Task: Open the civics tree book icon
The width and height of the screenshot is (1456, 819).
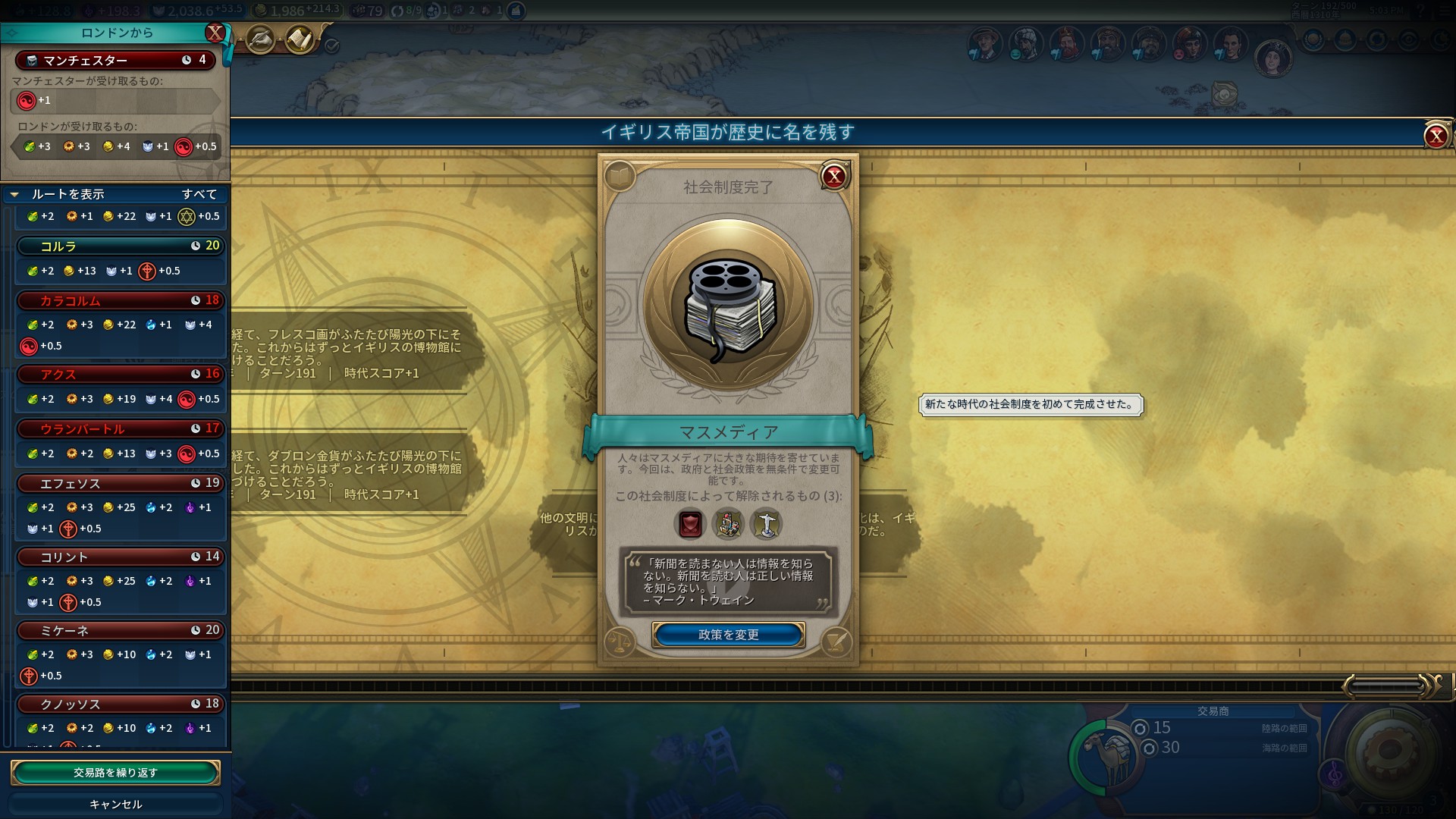Action: point(620,177)
